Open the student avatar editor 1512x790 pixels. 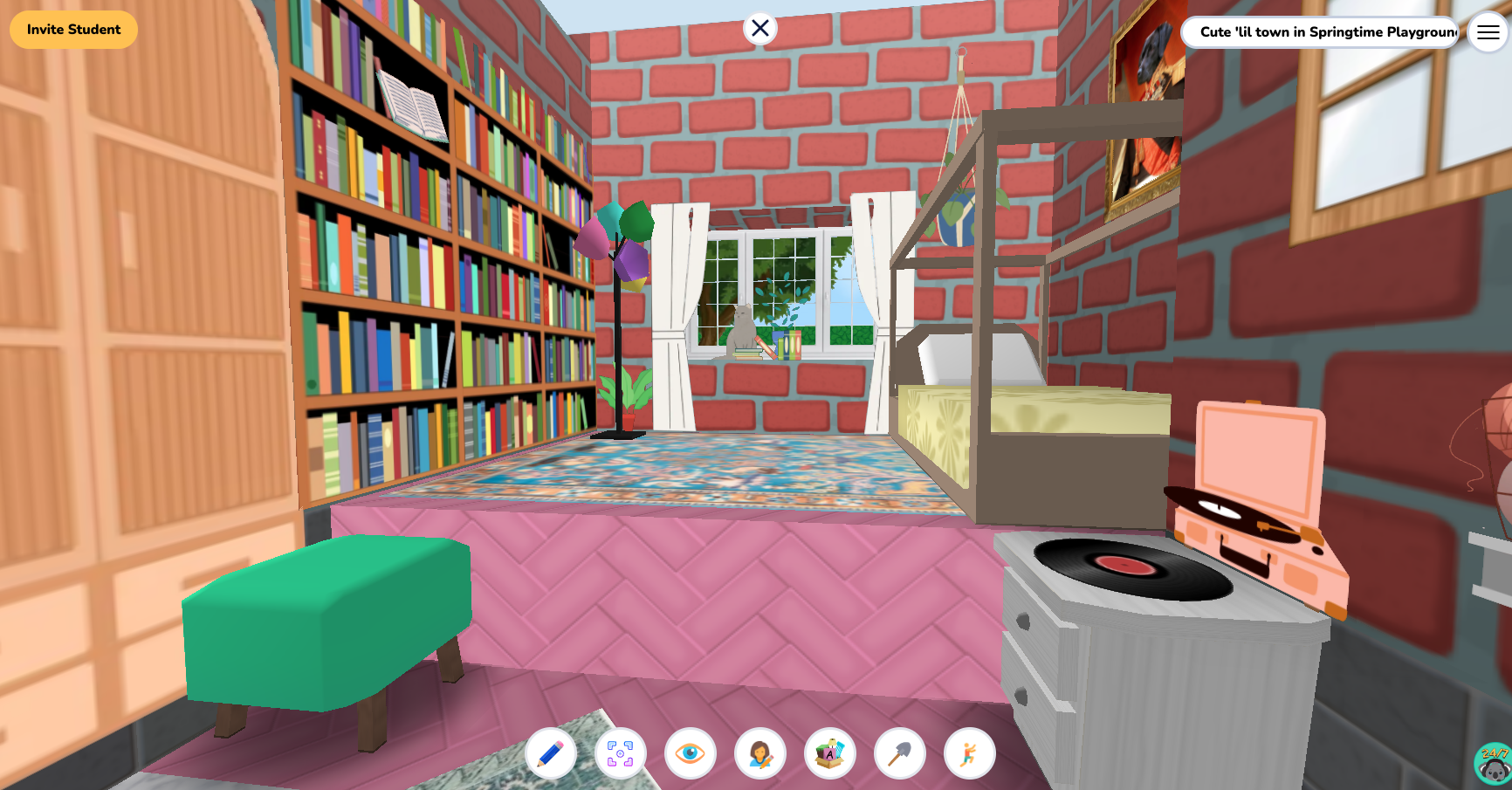(x=759, y=752)
